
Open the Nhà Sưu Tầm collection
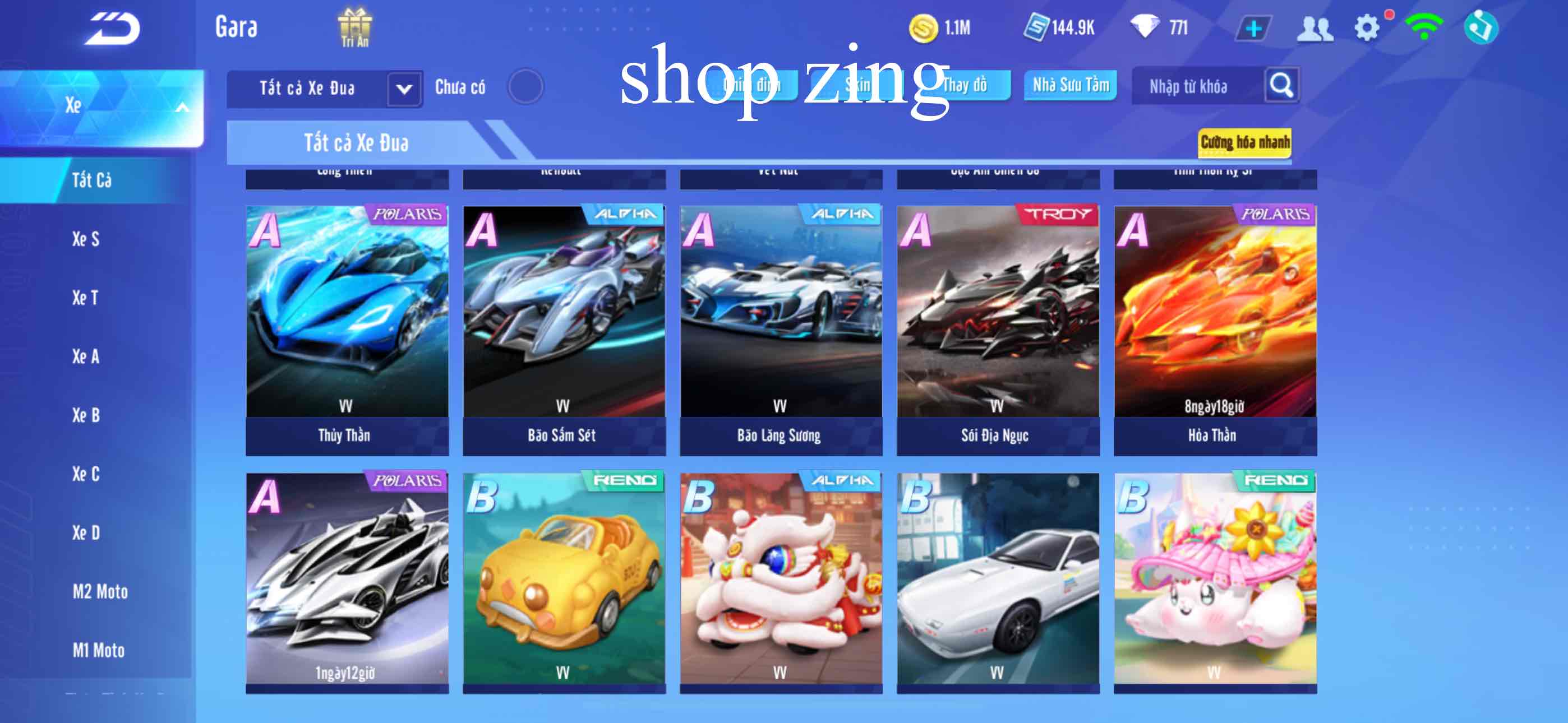tap(1070, 85)
